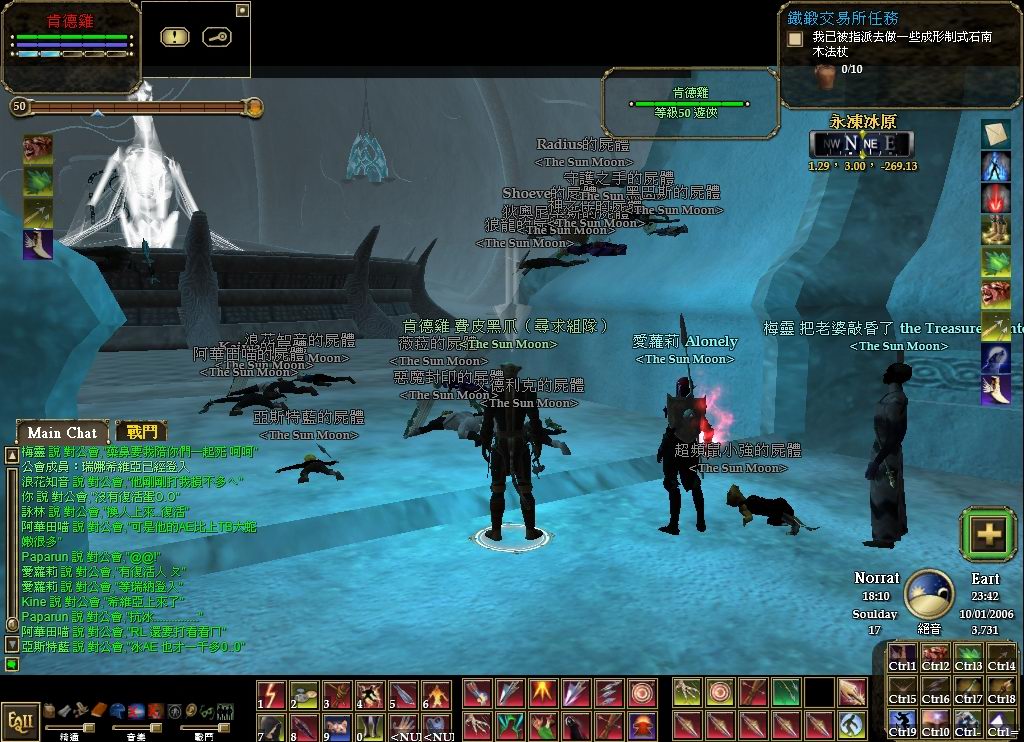
Task: Activate the lightning bolt ability in slot 1
Action: [271, 694]
